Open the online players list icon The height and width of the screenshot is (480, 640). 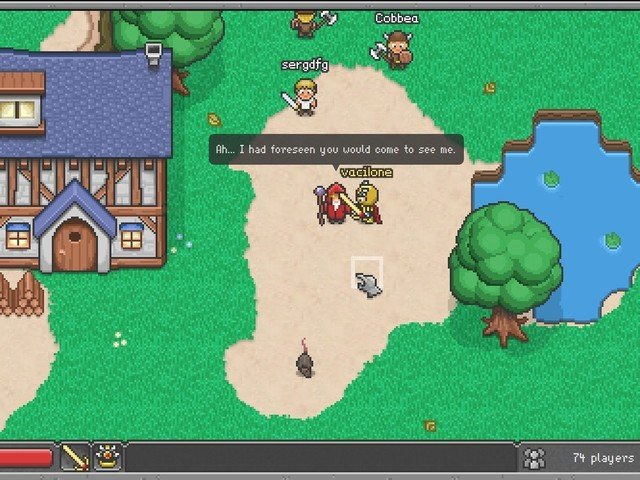pos(535,458)
